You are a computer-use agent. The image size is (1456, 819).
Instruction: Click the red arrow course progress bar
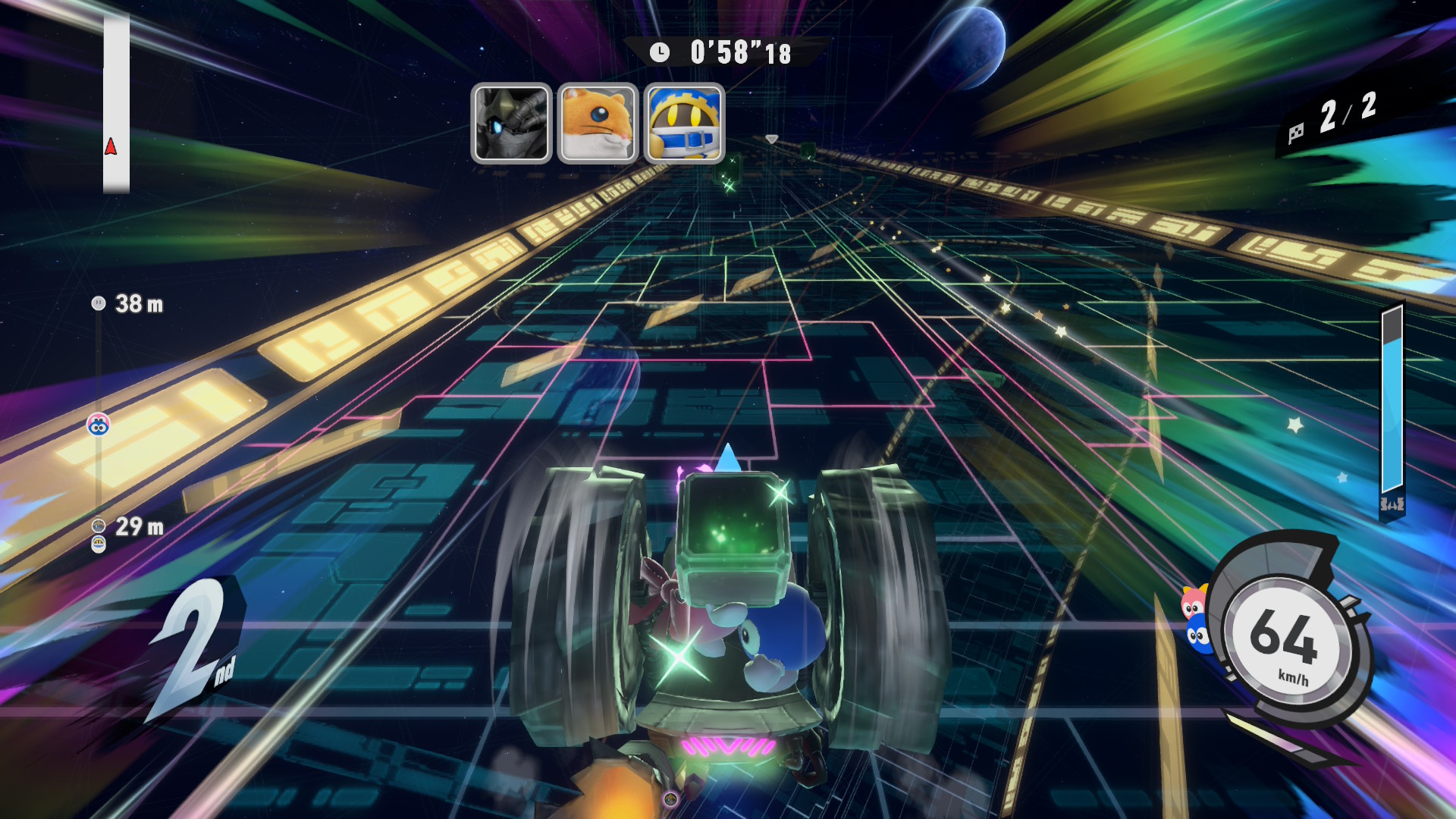116,104
